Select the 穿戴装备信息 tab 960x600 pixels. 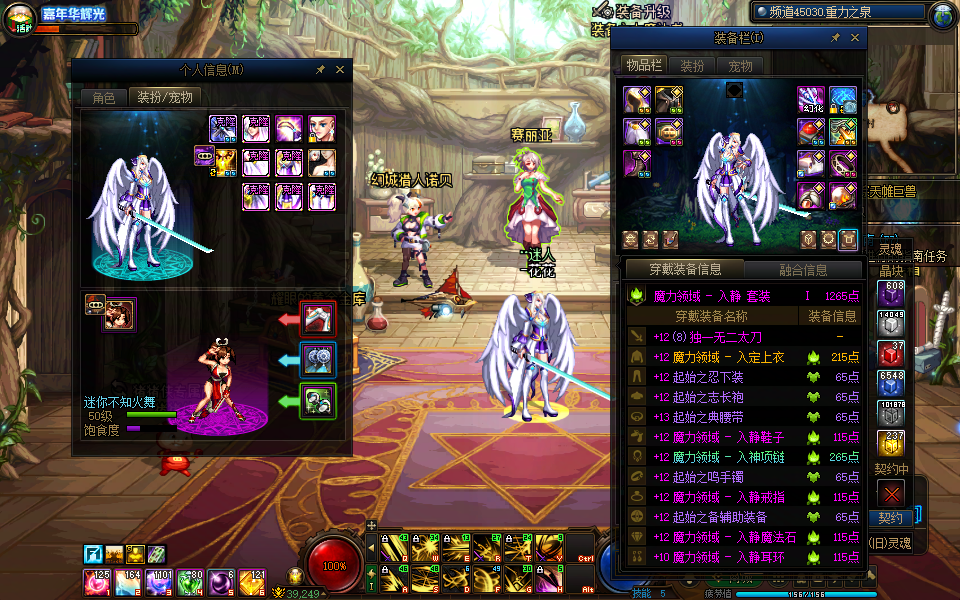[685, 270]
